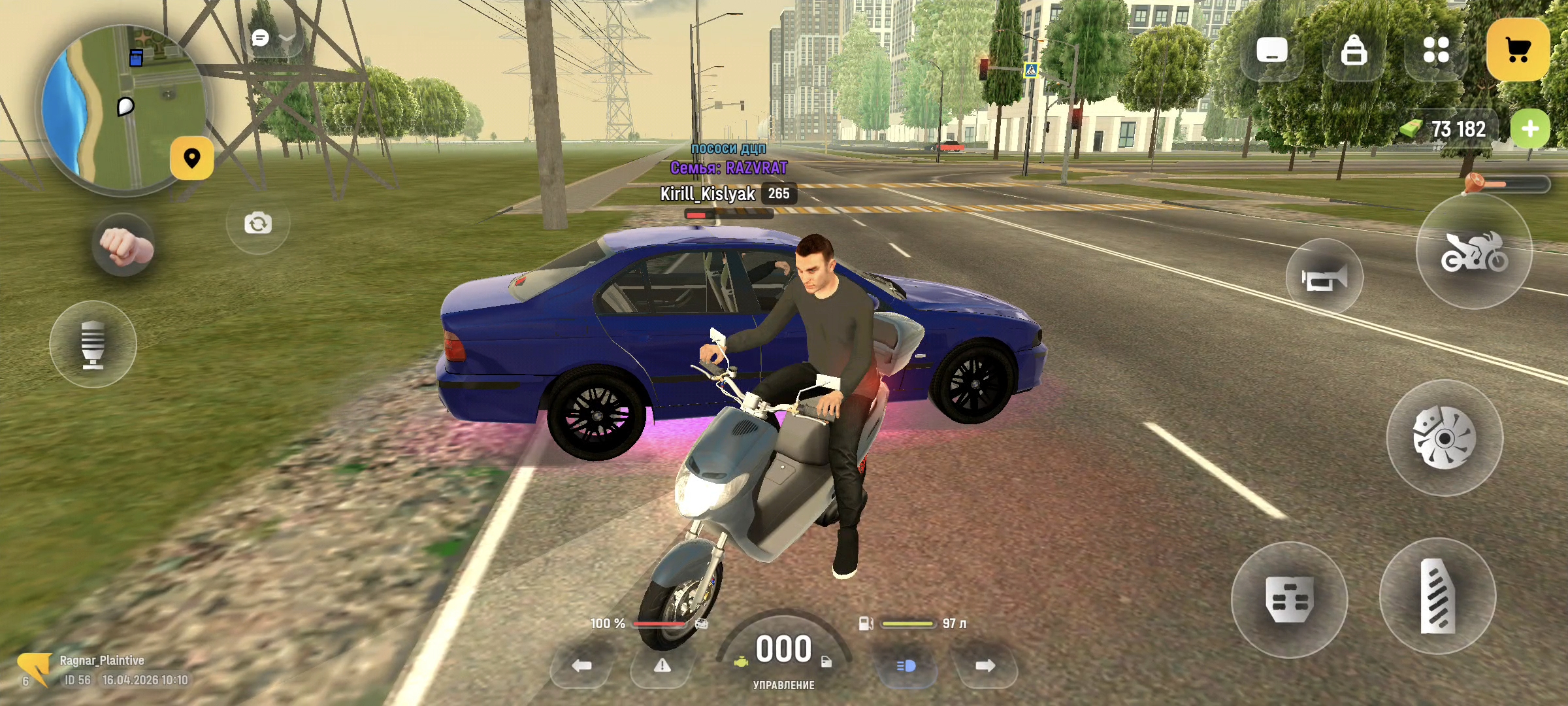
Task: Activate the right turn signal
Action: 985,665
